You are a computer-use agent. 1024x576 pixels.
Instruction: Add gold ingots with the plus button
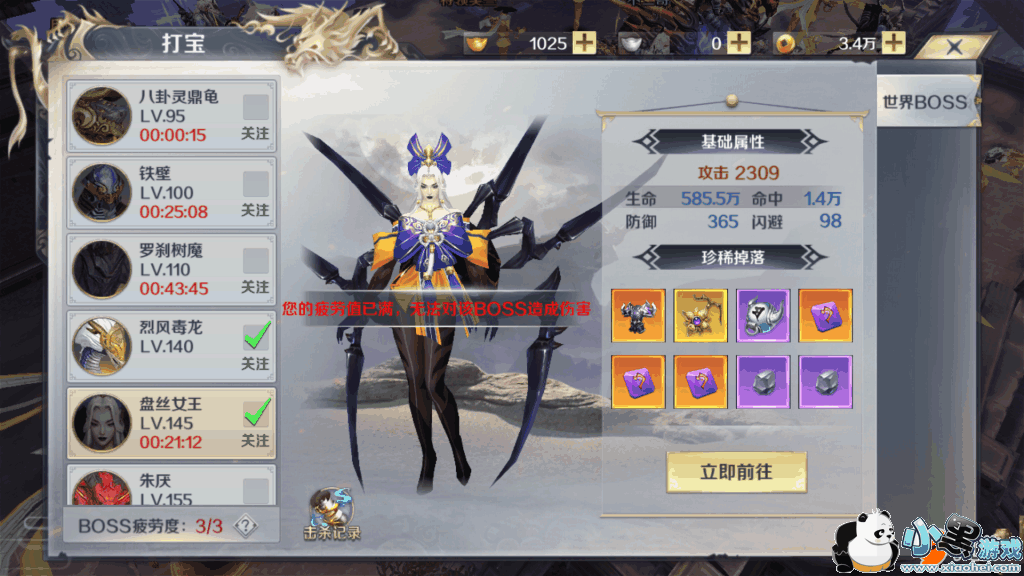(582, 43)
